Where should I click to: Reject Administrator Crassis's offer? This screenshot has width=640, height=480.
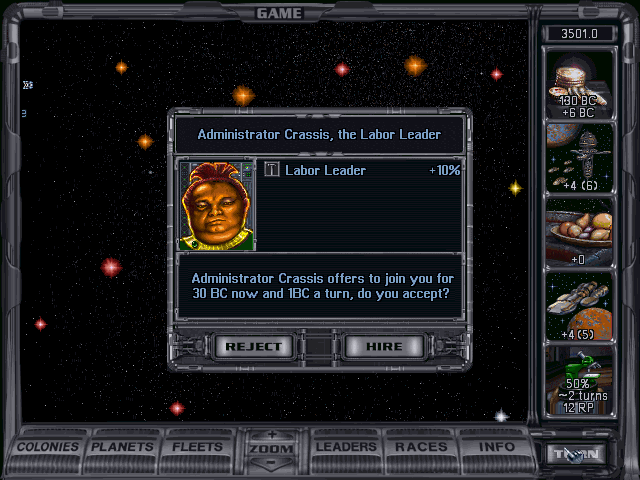(255, 347)
